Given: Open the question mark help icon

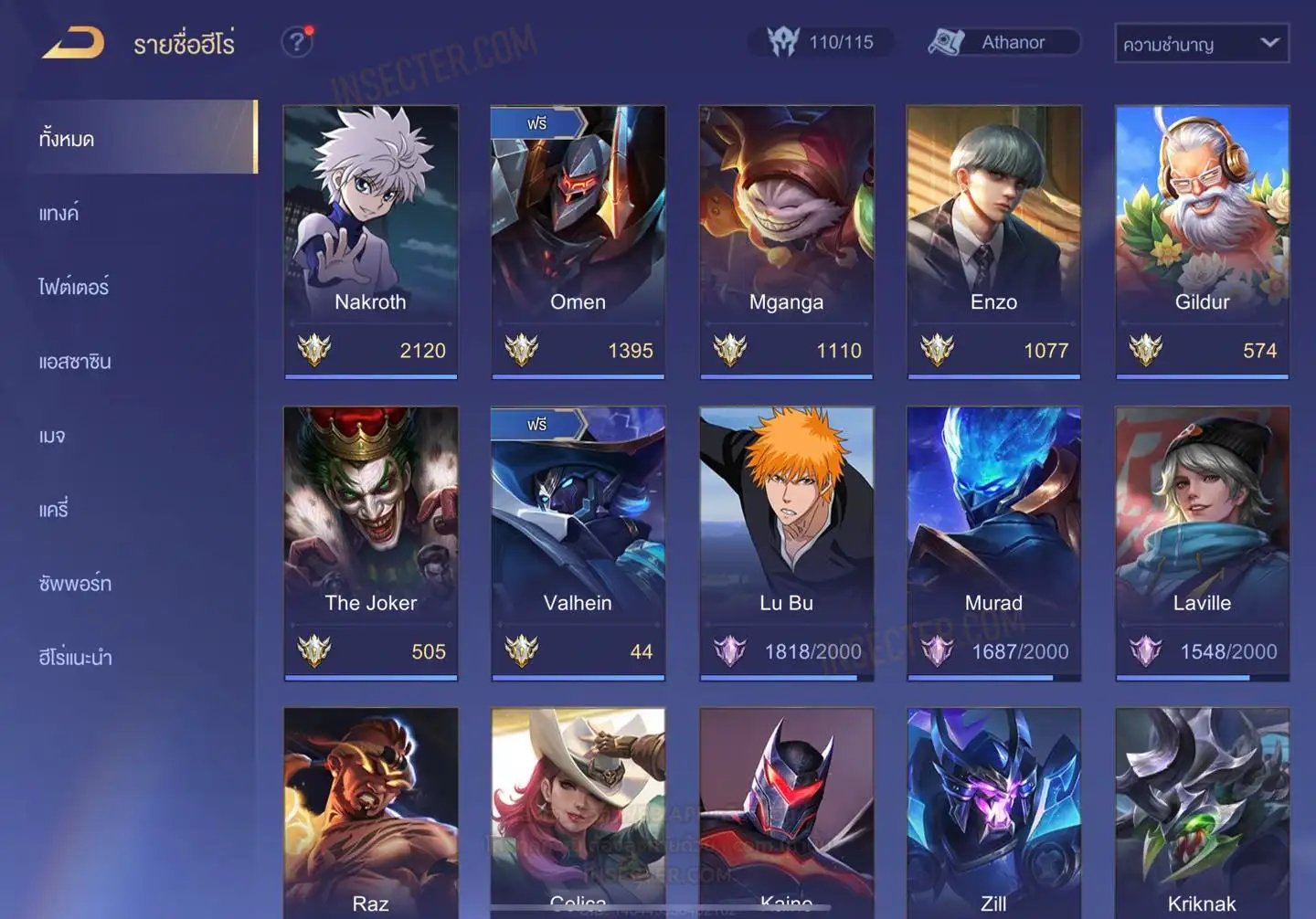Looking at the screenshot, I should click(296, 42).
